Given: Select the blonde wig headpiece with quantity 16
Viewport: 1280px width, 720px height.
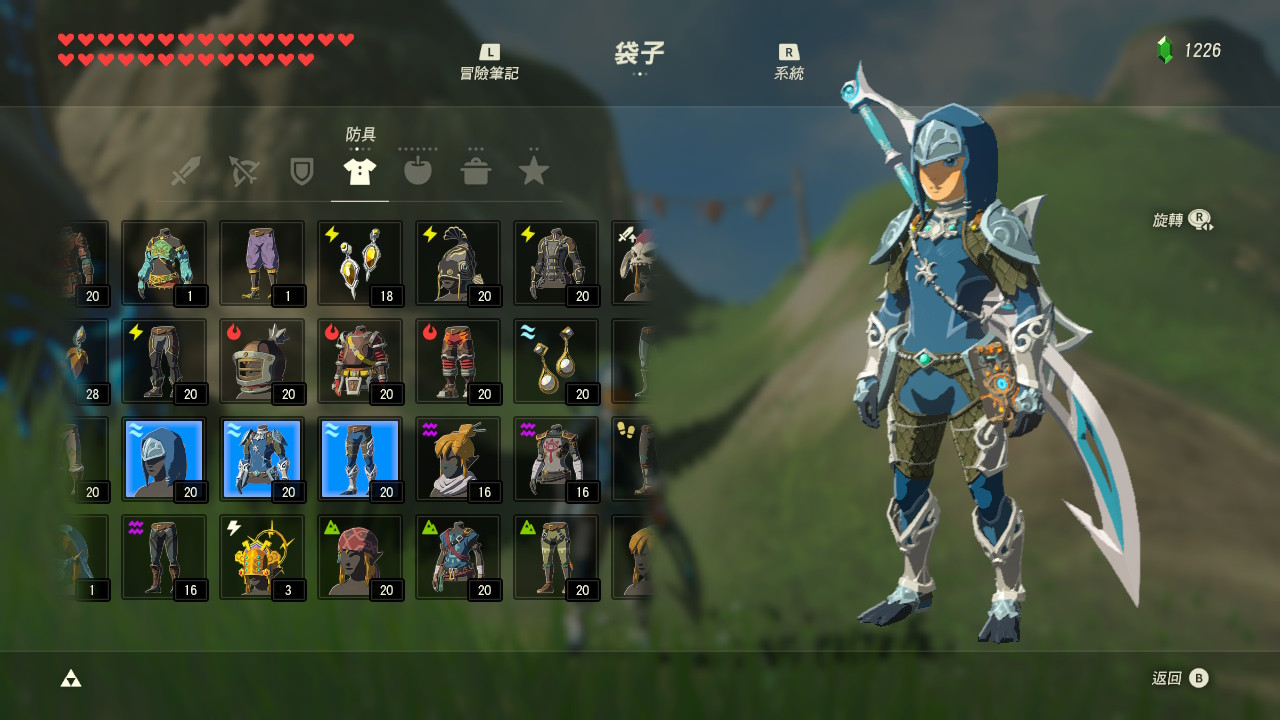Looking at the screenshot, I should (457, 458).
